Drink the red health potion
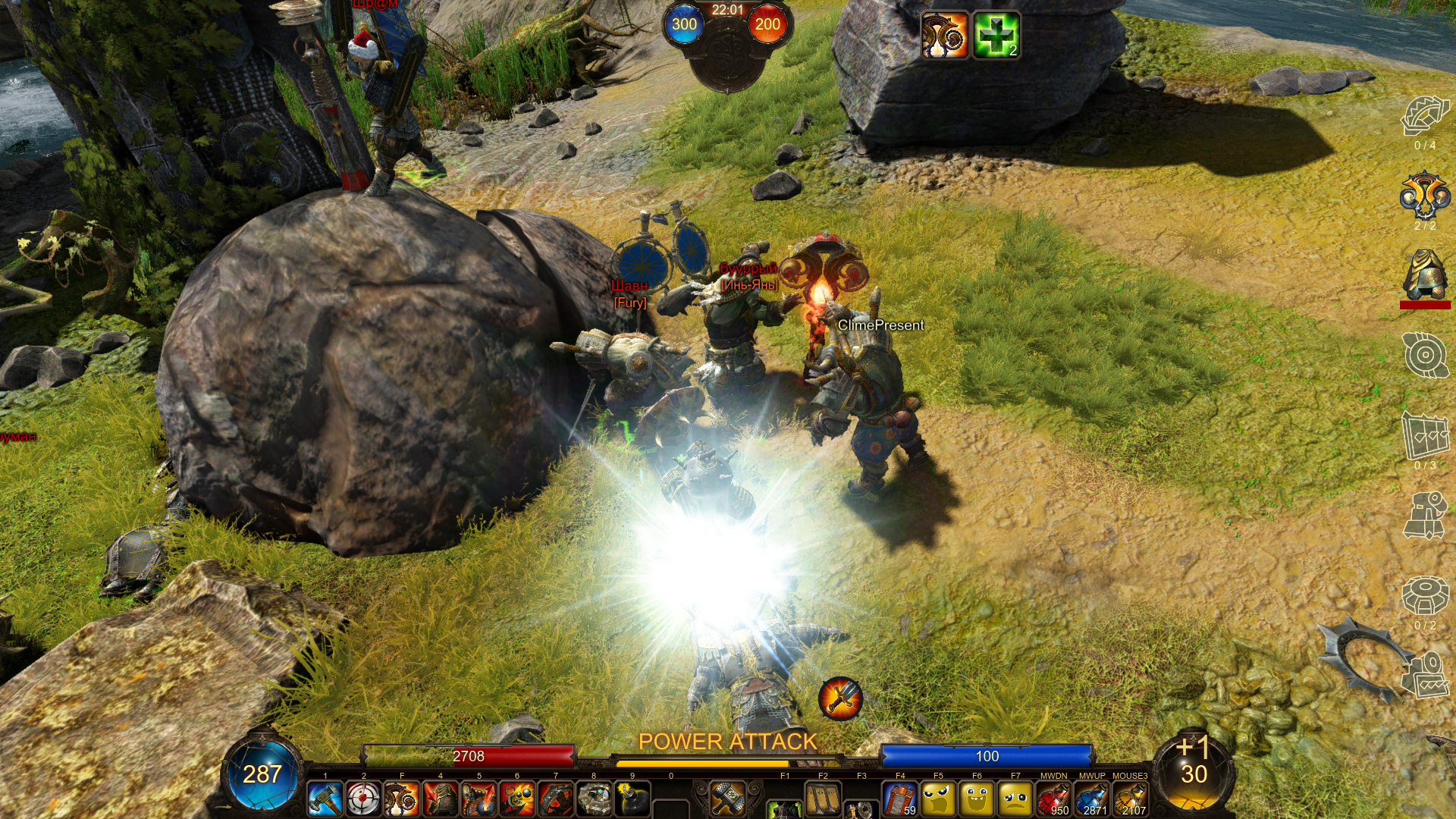 [1054, 799]
